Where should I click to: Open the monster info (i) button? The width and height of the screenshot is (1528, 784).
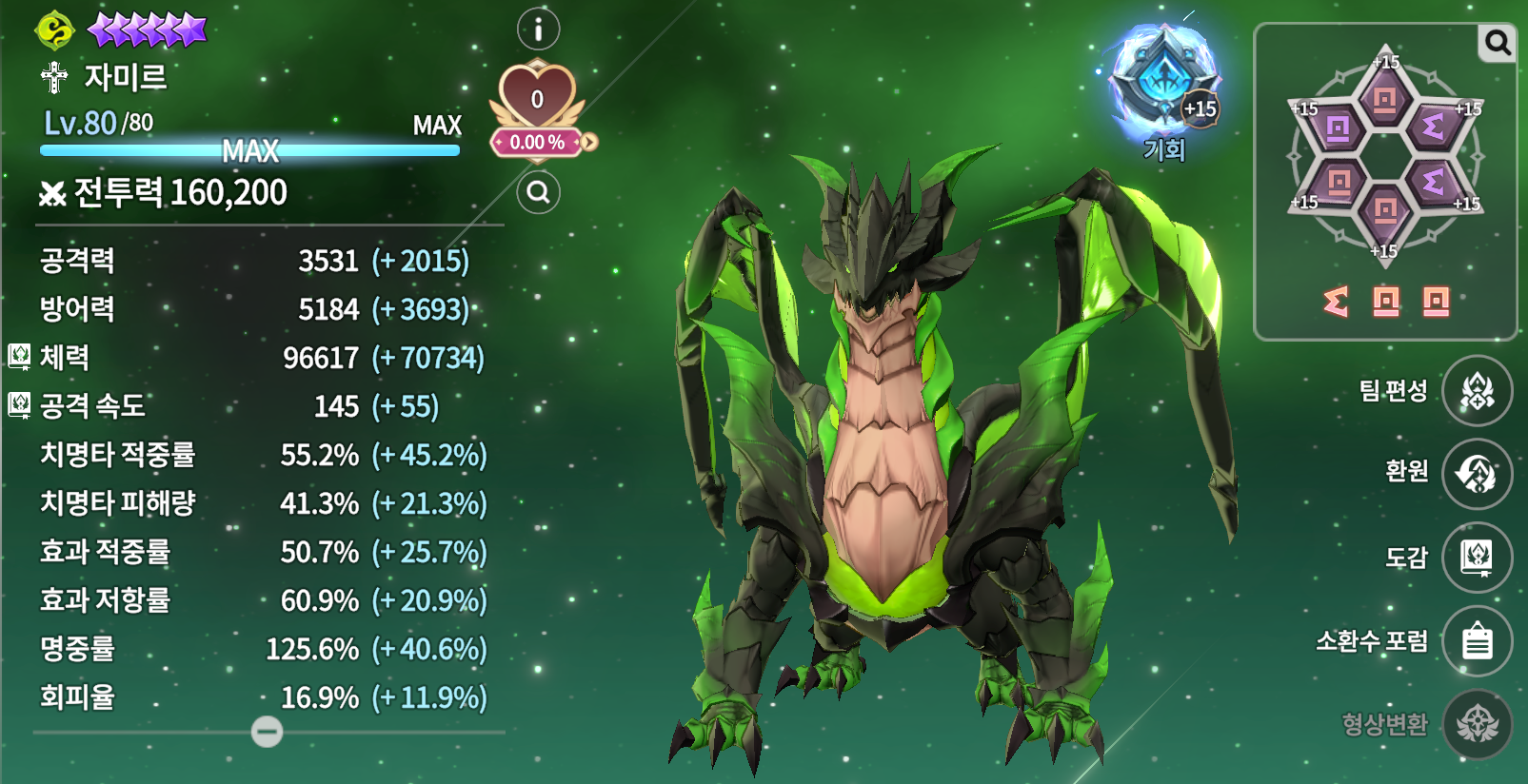point(538,29)
